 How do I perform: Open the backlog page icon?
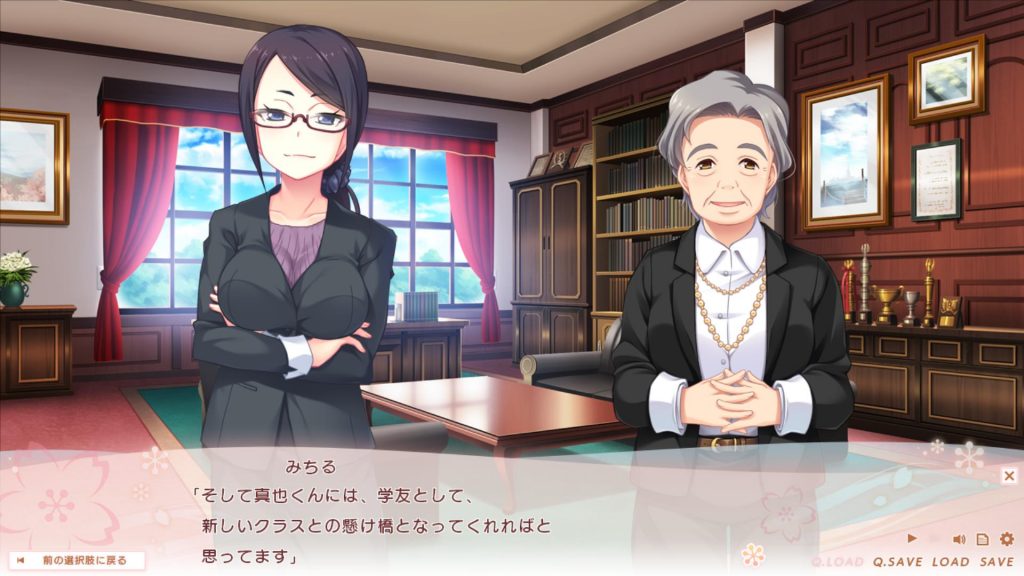(x=982, y=539)
